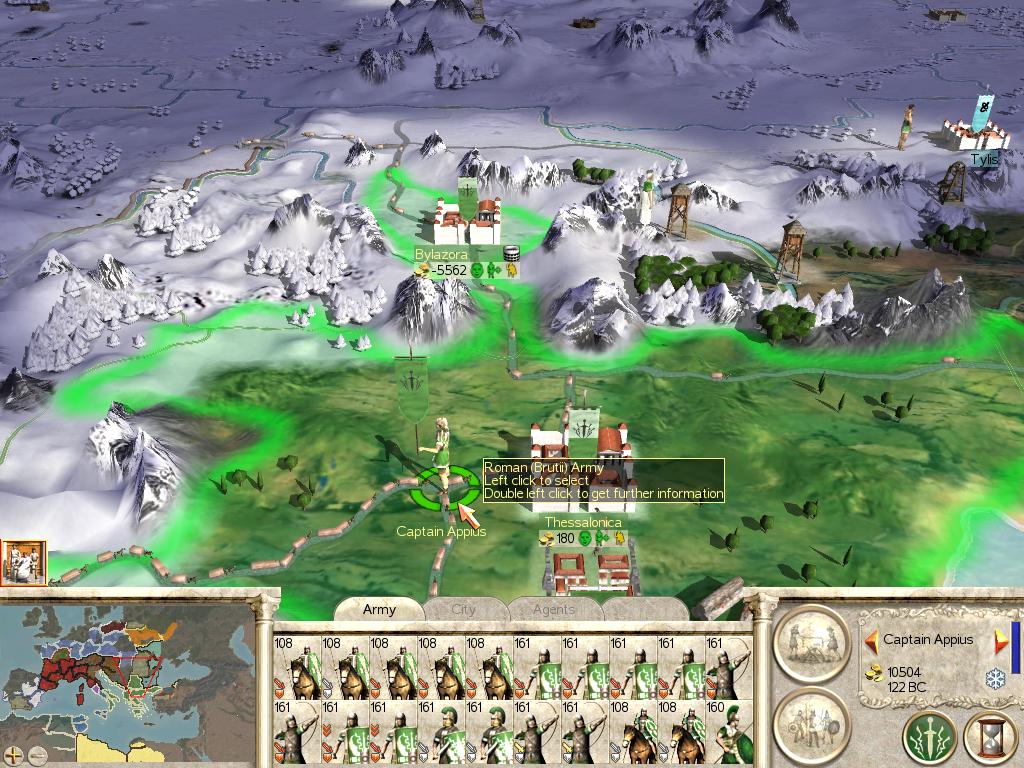End the turn with the hourglass button

pos(988,739)
